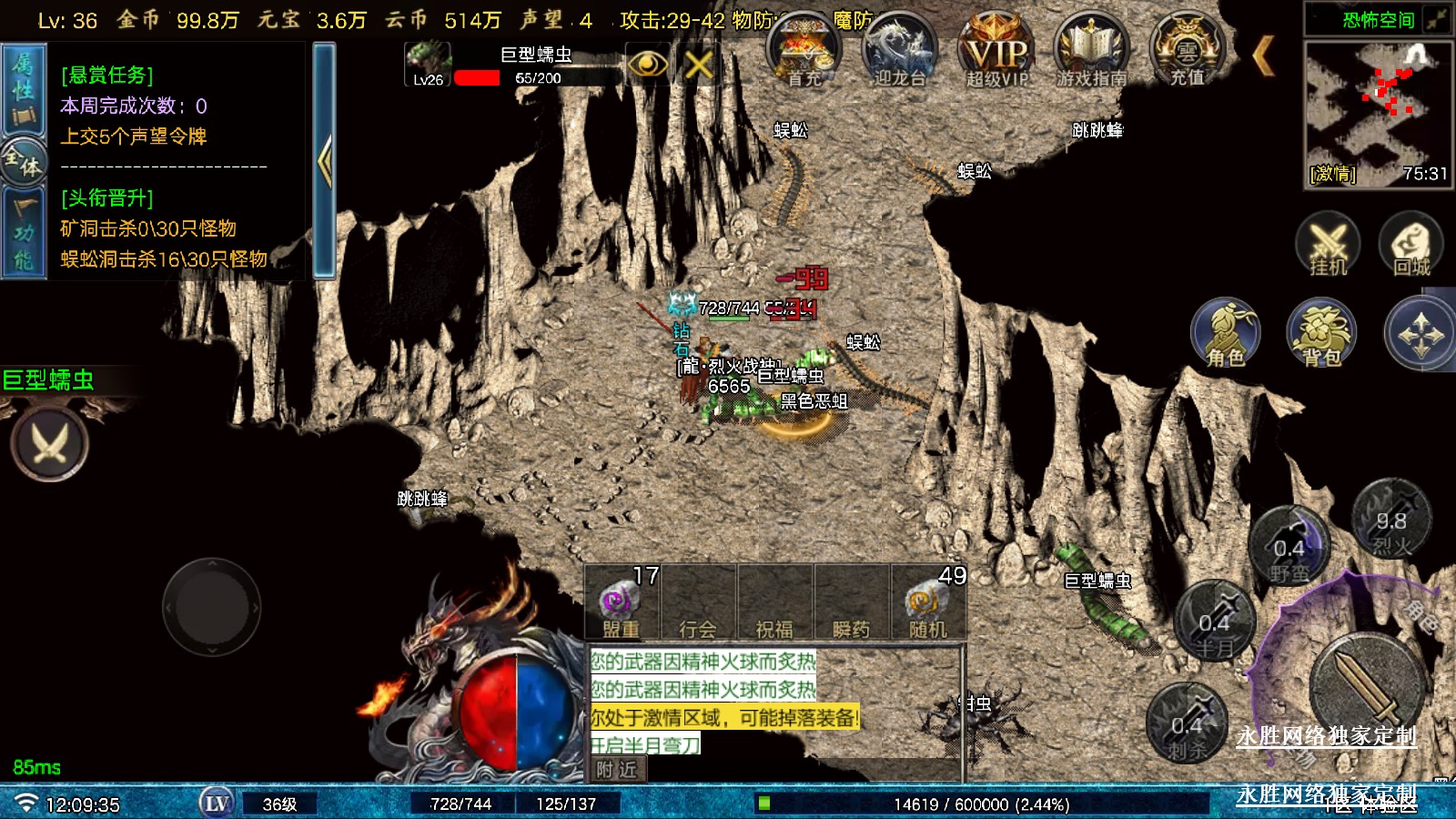1456x819 pixels.
Task: Open the 超级VIP menu
Action: 996,53
